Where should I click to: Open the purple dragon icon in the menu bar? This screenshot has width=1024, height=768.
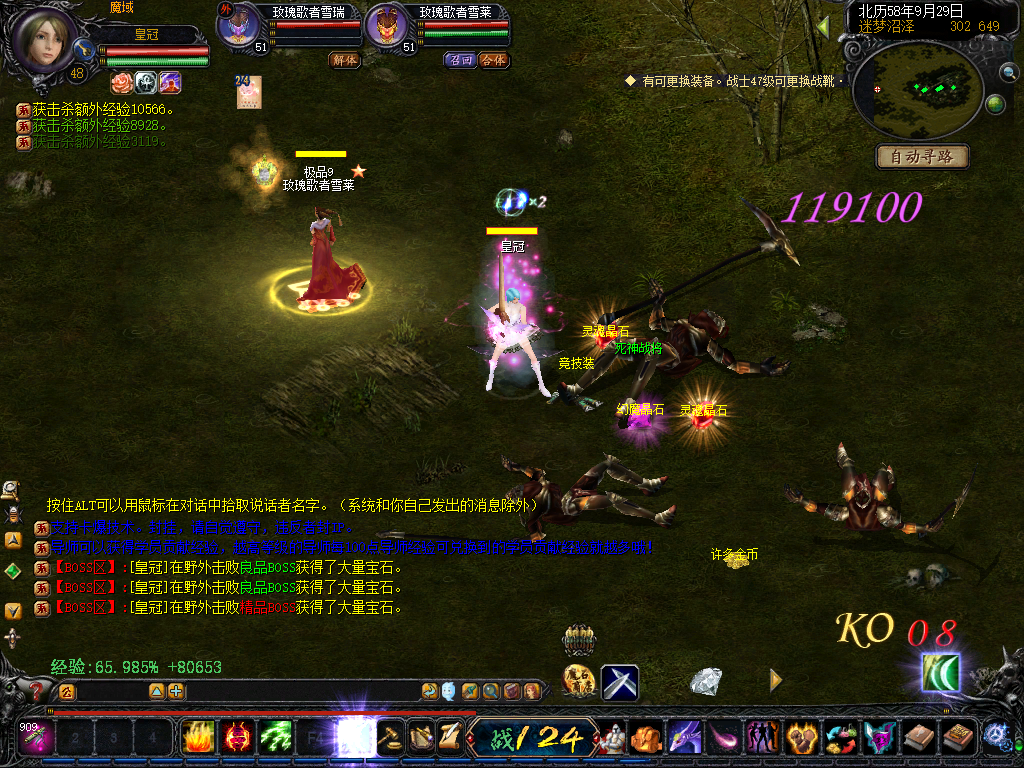click(x=685, y=738)
